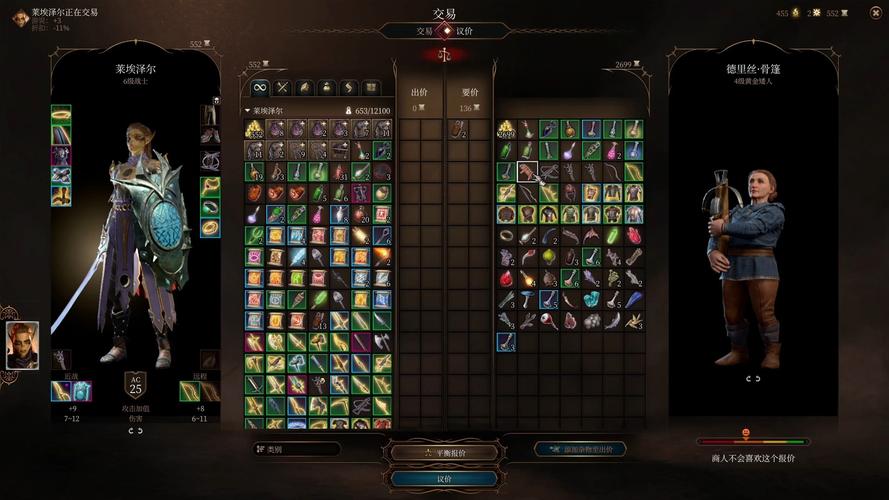Select the player's gold pile with 552

click(x=254, y=129)
